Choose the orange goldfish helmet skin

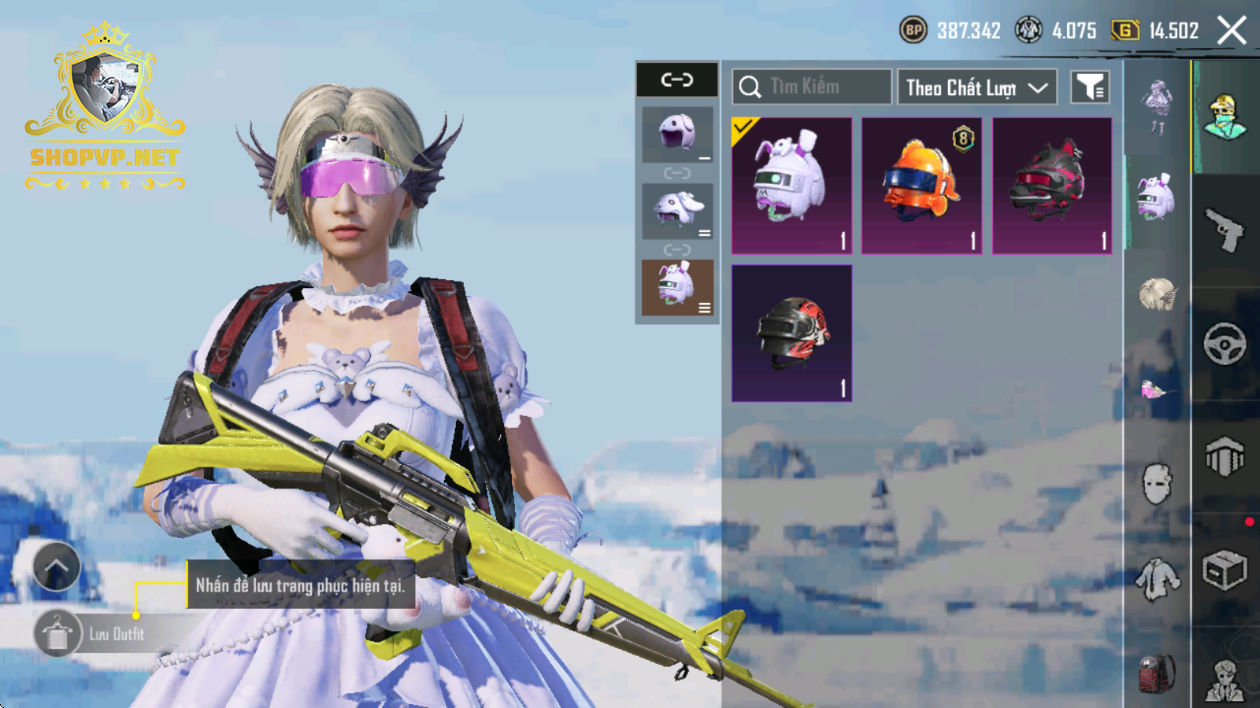(x=922, y=185)
